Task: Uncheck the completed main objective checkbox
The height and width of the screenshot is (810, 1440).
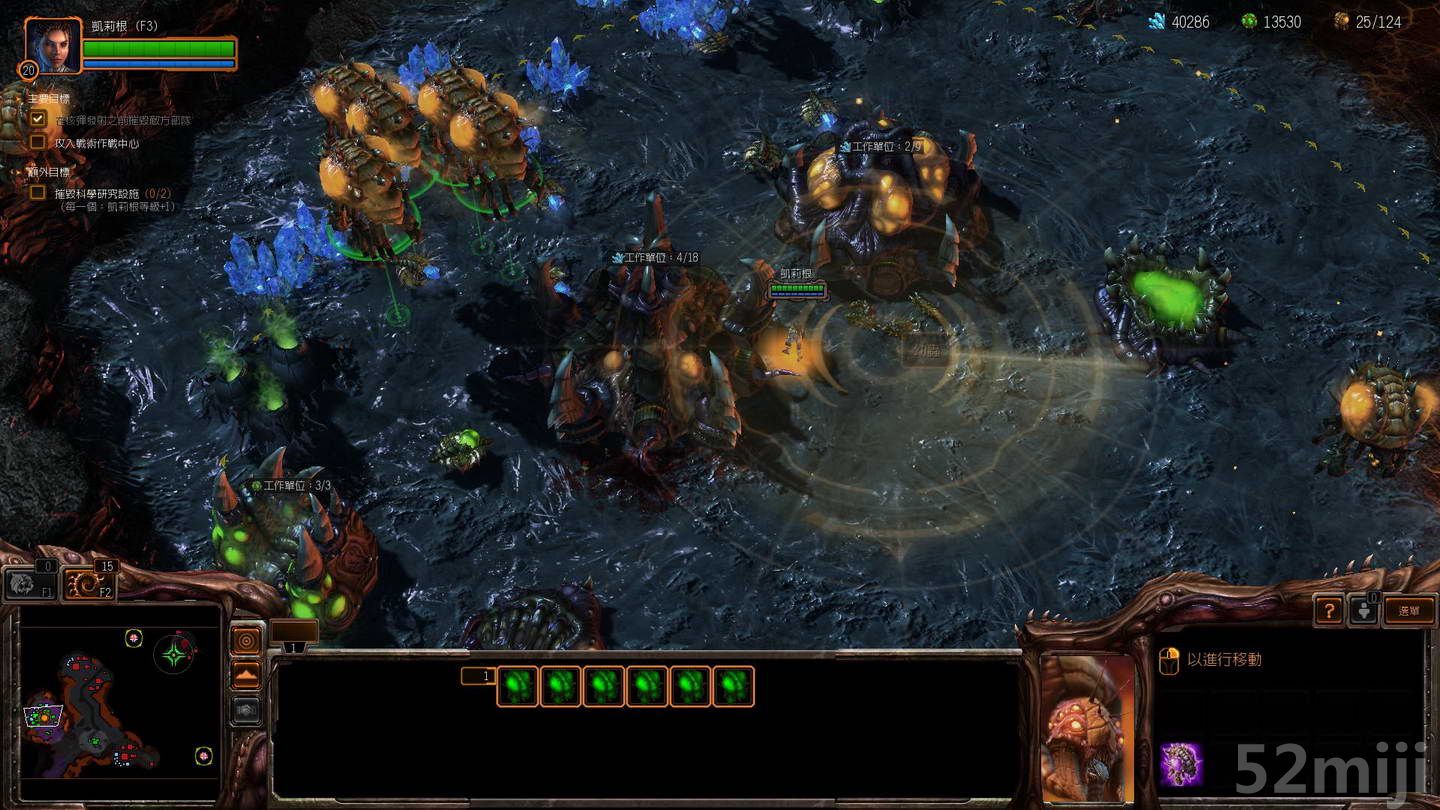Action: (x=38, y=117)
